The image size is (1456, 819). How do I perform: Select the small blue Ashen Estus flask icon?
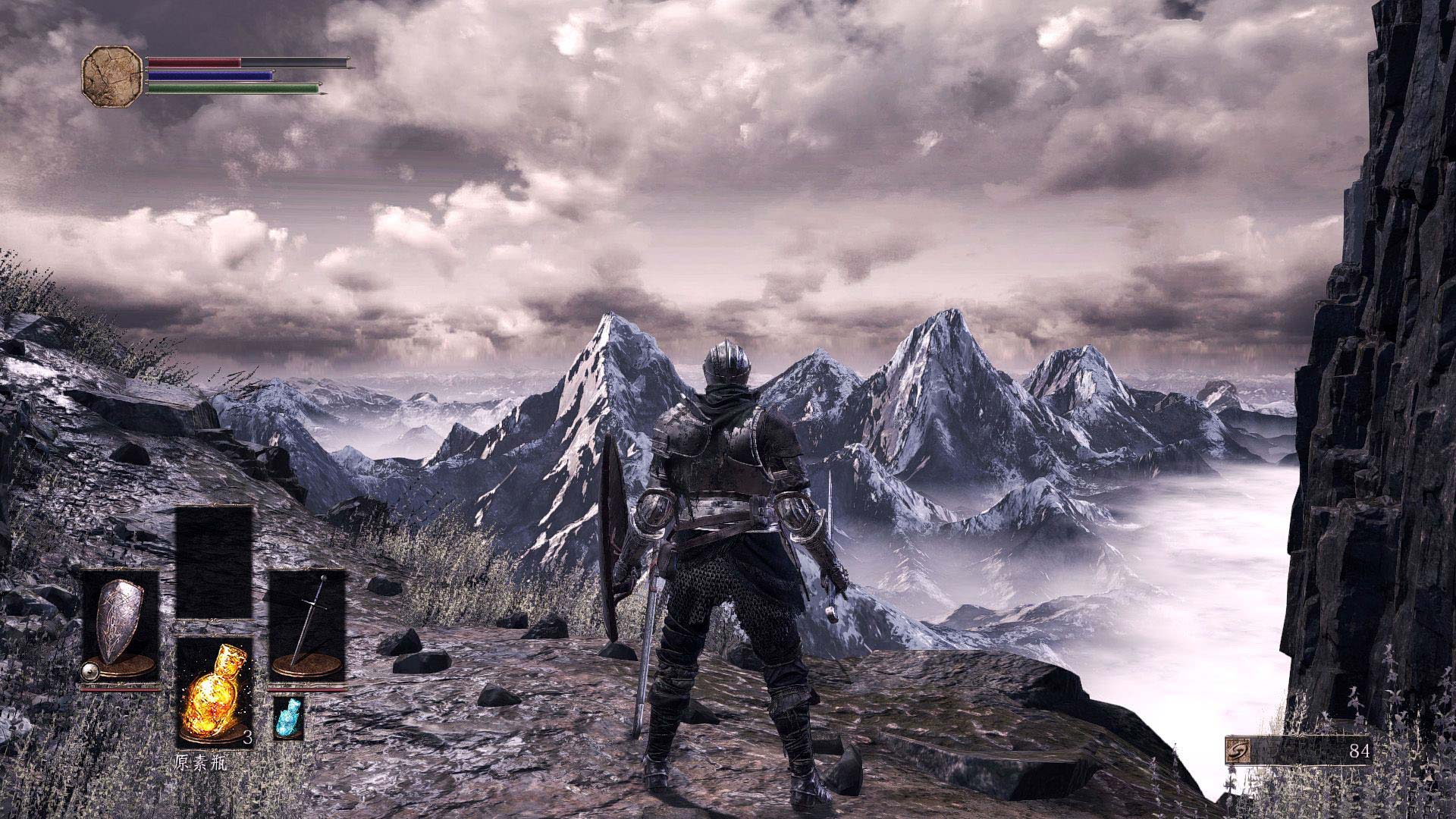click(x=288, y=717)
